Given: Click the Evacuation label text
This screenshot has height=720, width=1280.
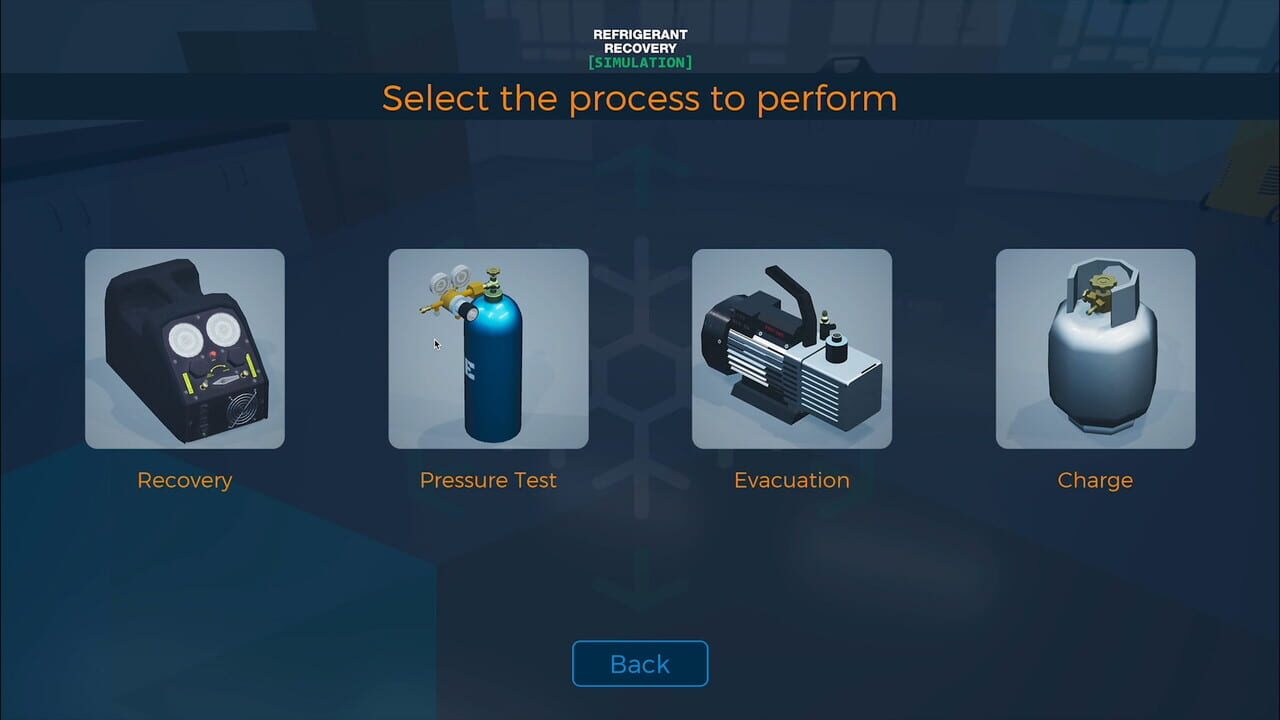Looking at the screenshot, I should coord(791,480).
